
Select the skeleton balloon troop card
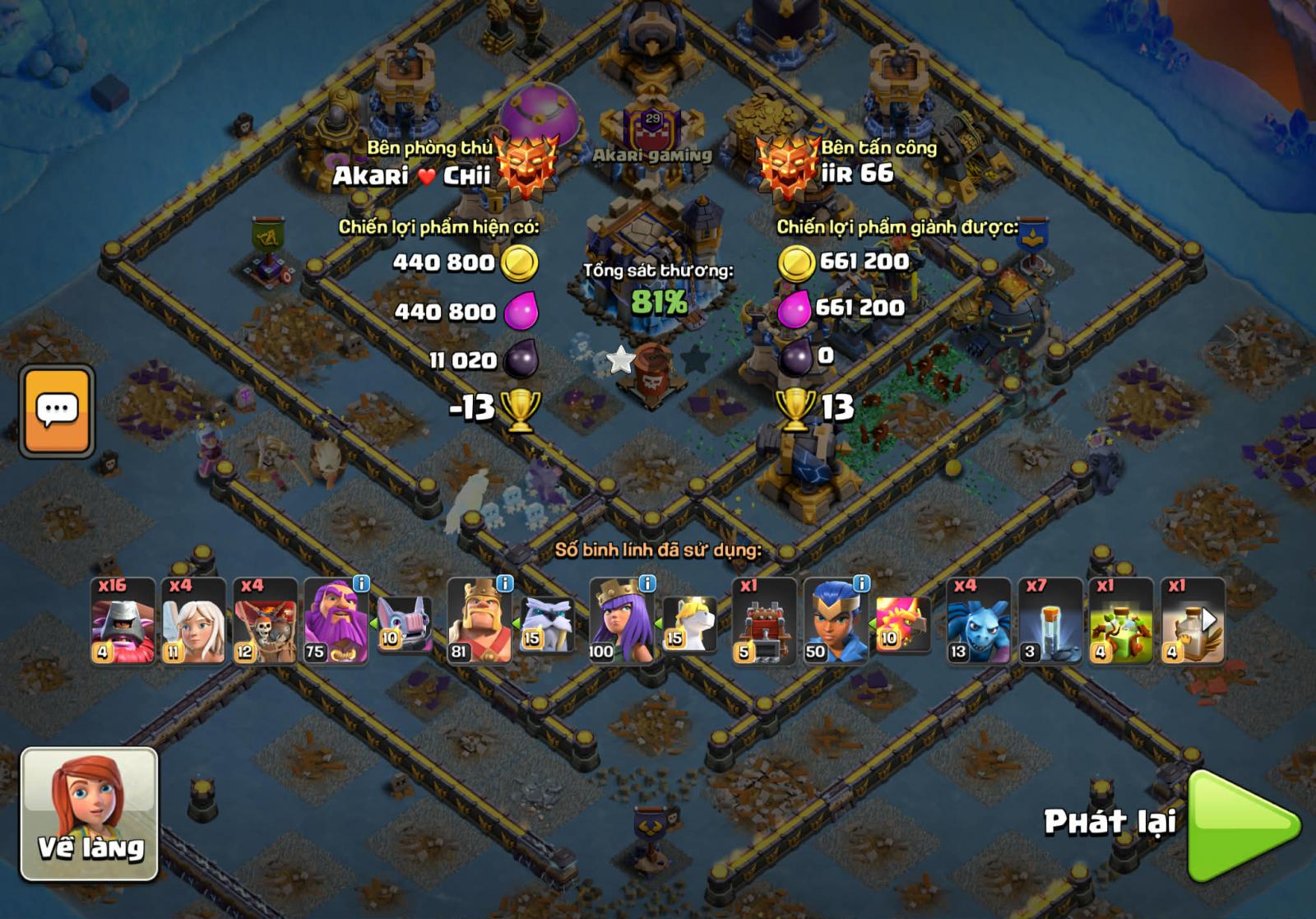265,620
